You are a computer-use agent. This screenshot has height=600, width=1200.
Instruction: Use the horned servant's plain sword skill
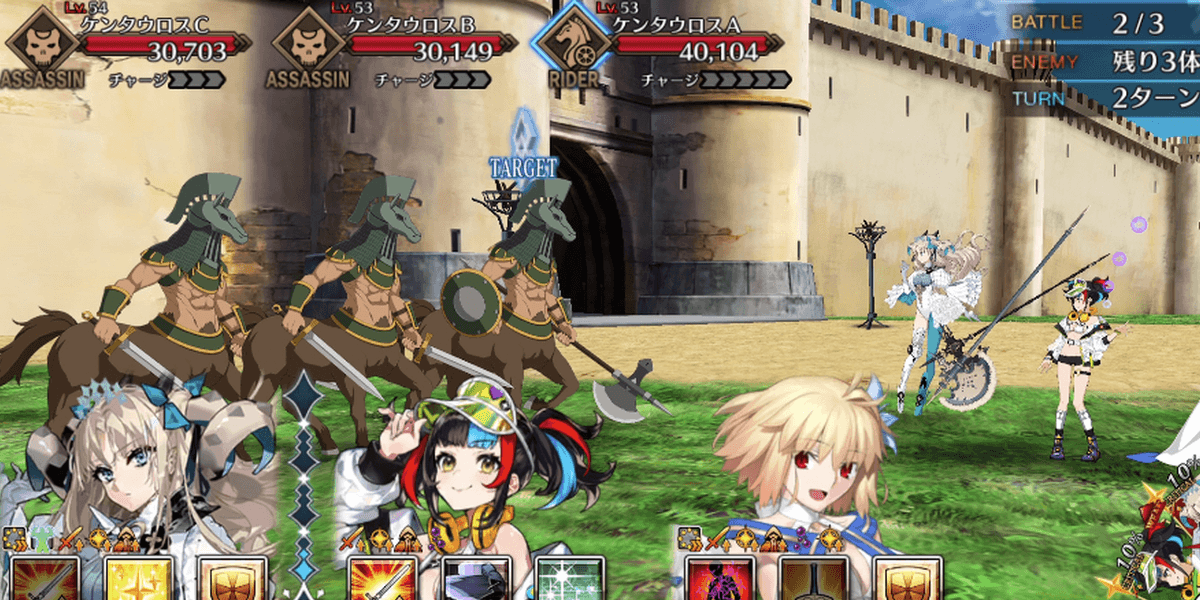[44, 578]
